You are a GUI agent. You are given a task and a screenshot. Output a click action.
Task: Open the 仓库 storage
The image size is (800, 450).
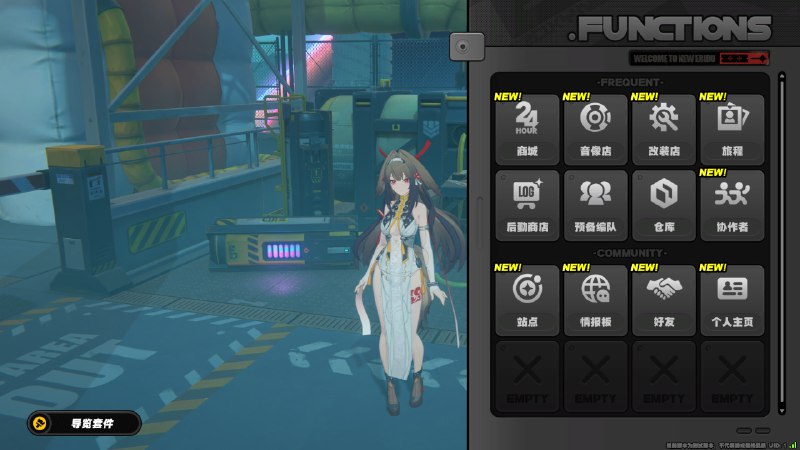[663, 204]
